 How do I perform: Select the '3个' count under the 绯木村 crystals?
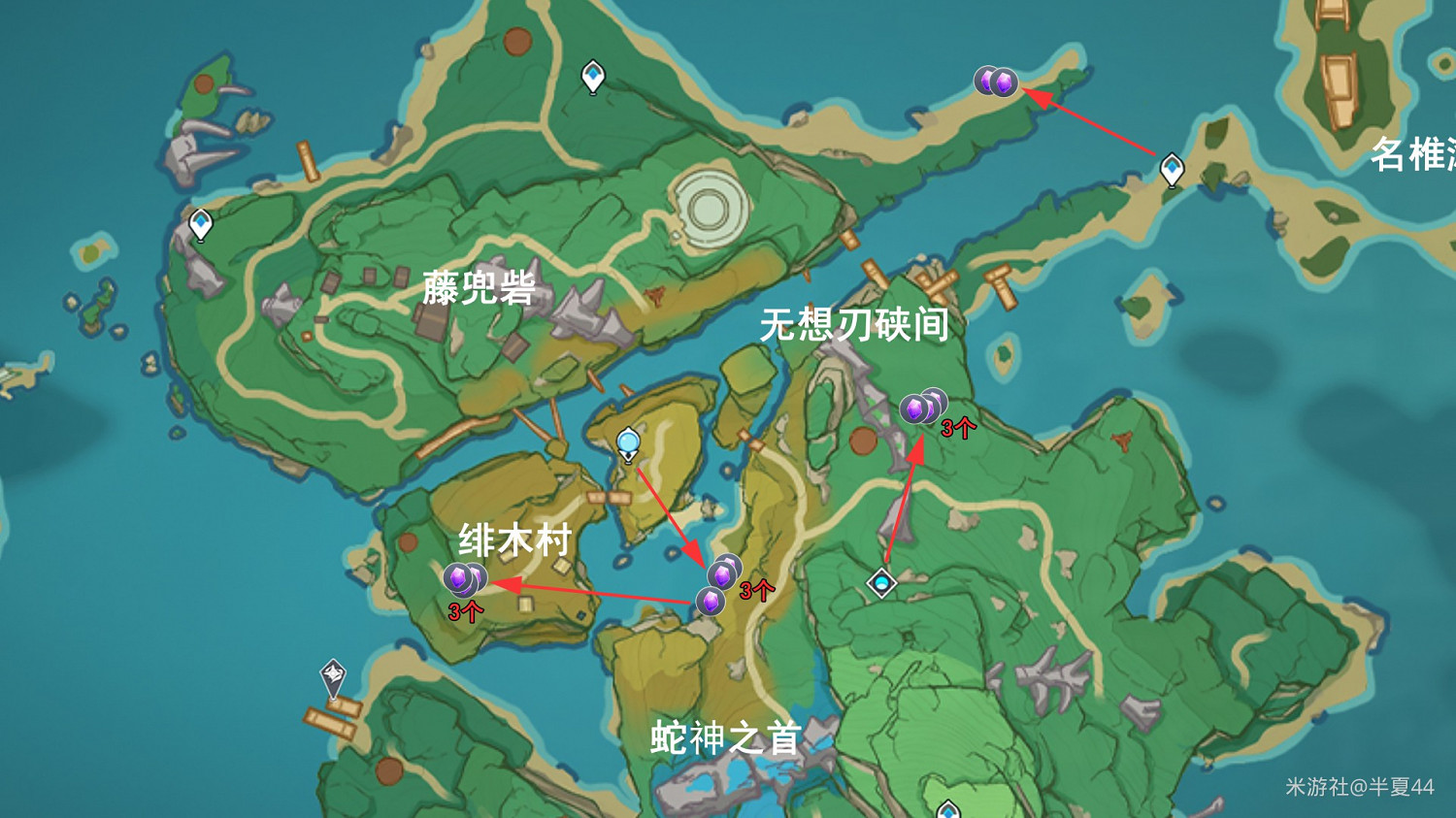point(463,611)
